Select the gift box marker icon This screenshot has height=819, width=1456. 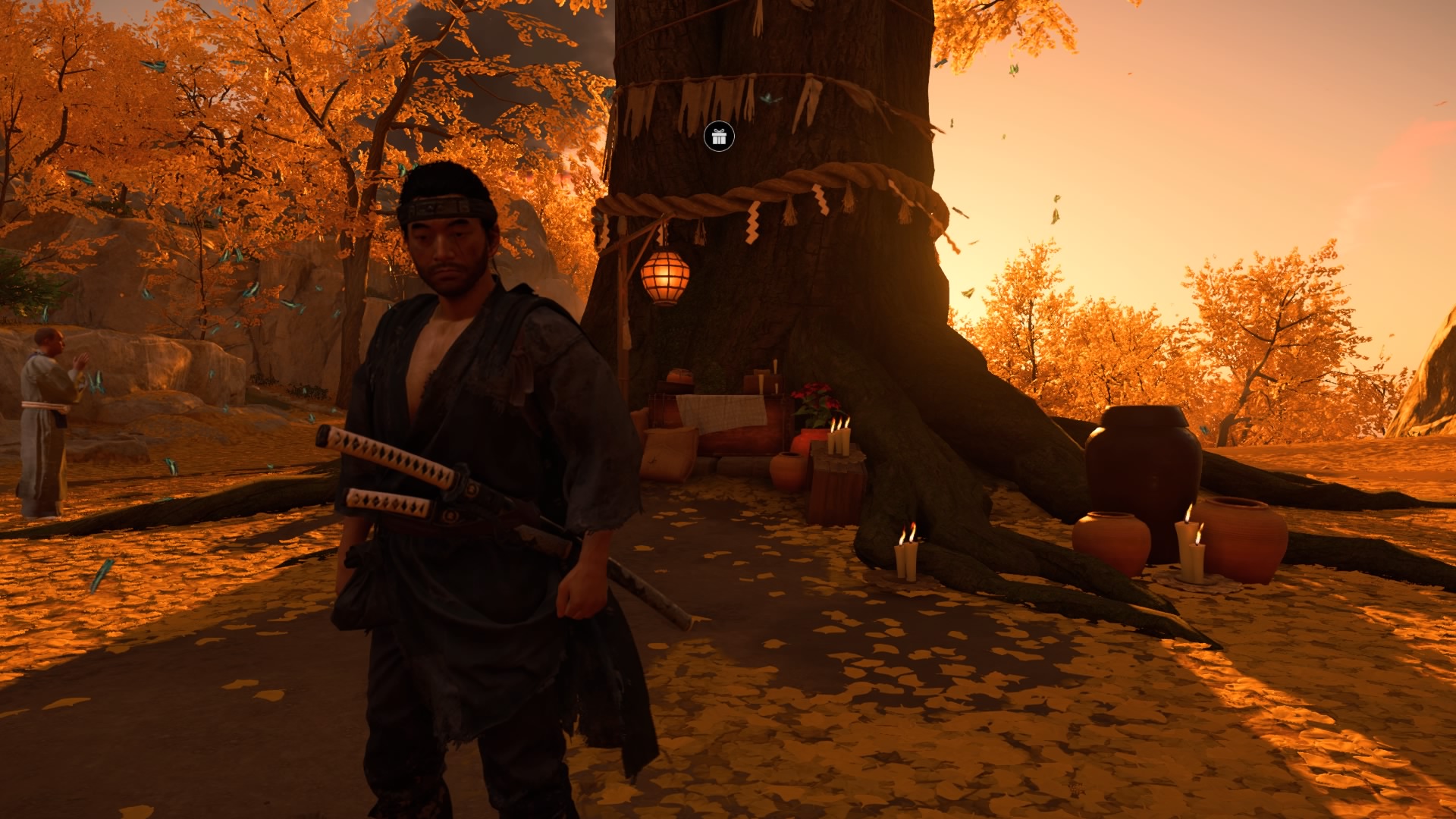pyautogui.click(x=719, y=136)
